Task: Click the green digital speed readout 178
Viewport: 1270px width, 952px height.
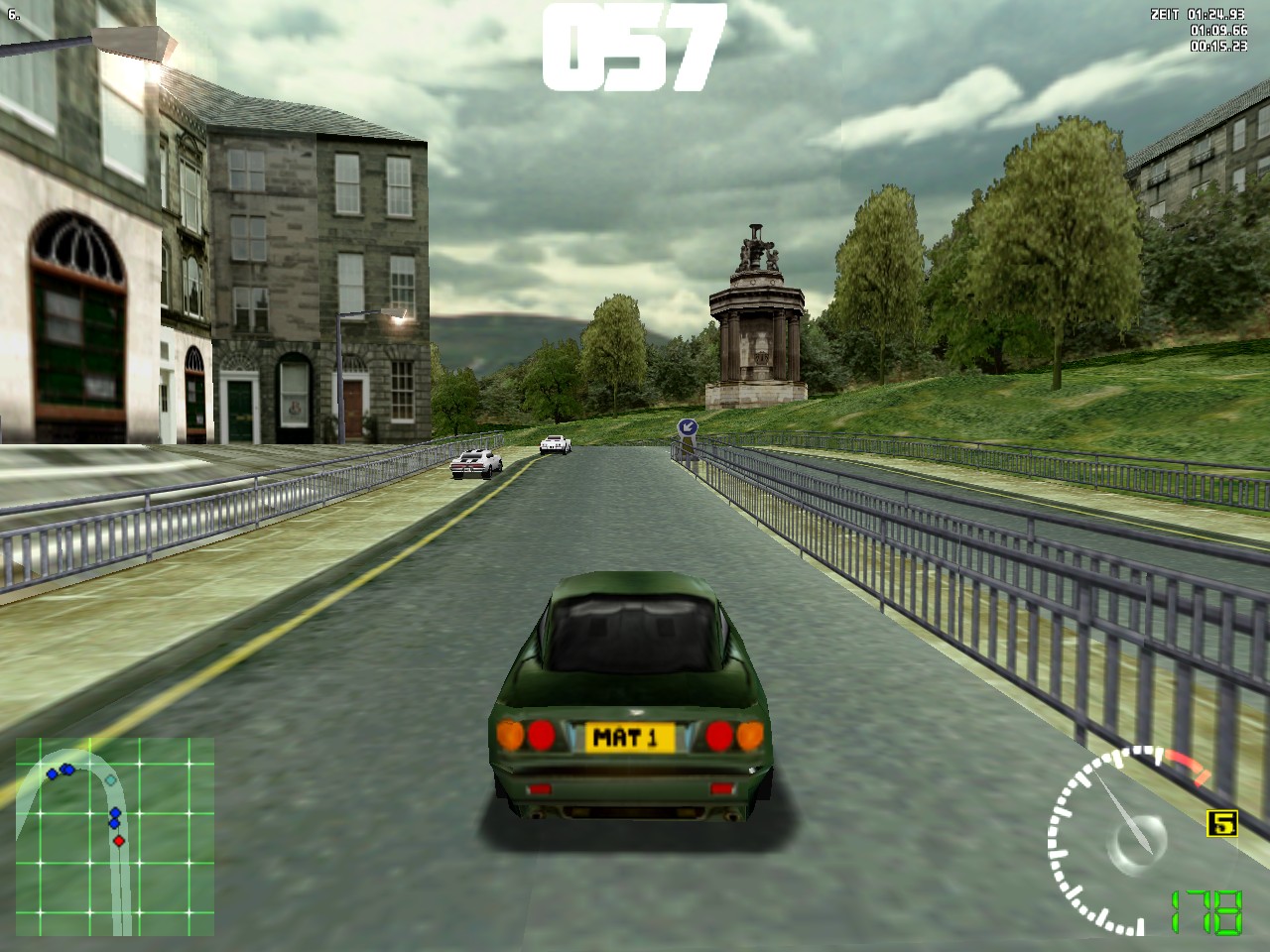Action: pyautogui.click(x=1206, y=912)
